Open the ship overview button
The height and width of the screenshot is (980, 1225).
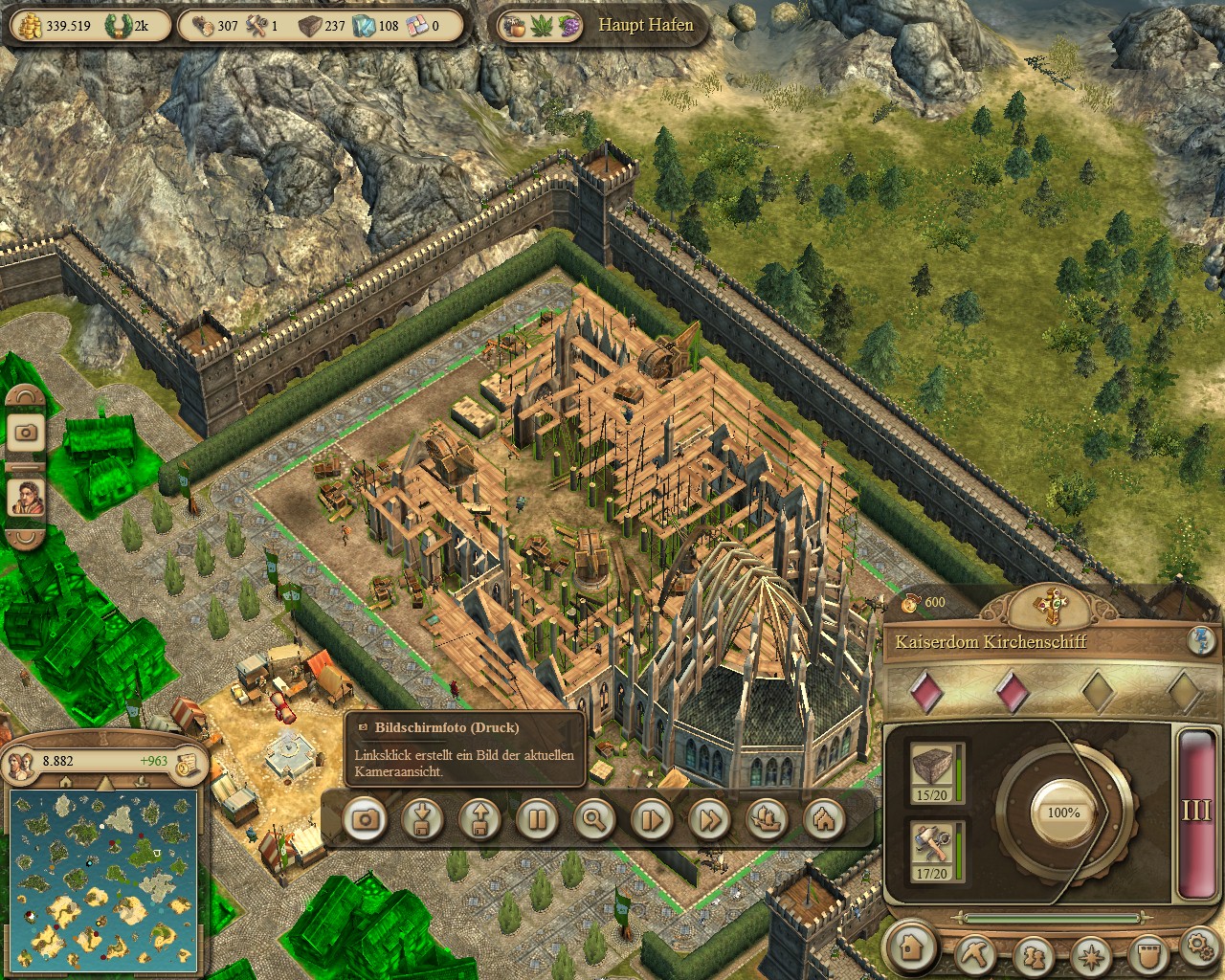pyautogui.click(x=767, y=819)
